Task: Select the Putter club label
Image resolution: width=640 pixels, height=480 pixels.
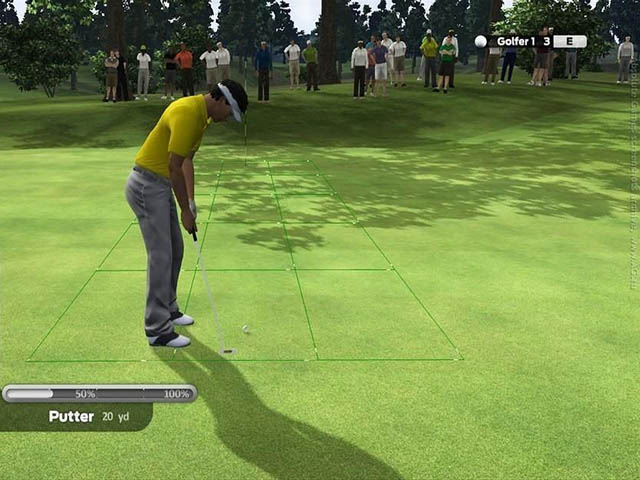Action: pos(72,417)
